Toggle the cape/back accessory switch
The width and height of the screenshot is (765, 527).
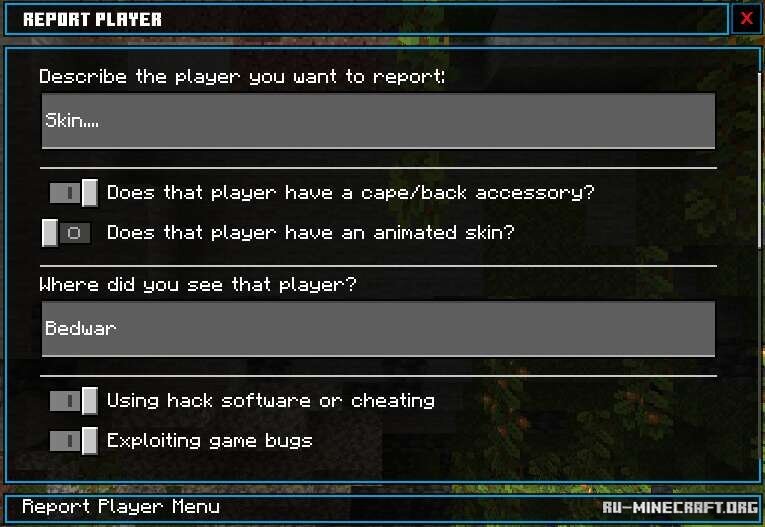pos(74,193)
